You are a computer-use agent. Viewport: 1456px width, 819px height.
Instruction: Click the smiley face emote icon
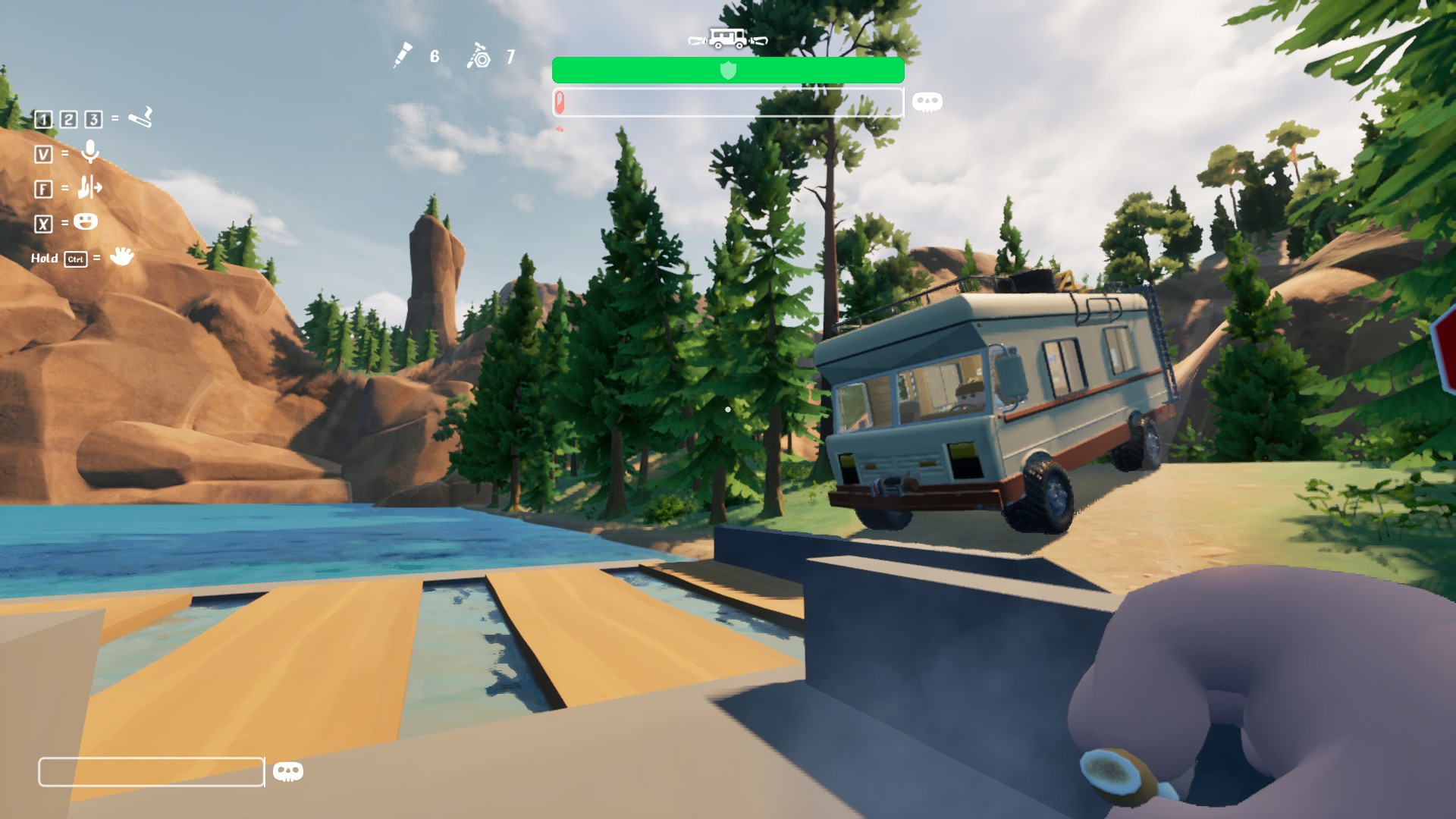pyautogui.click(x=86, y=222)
